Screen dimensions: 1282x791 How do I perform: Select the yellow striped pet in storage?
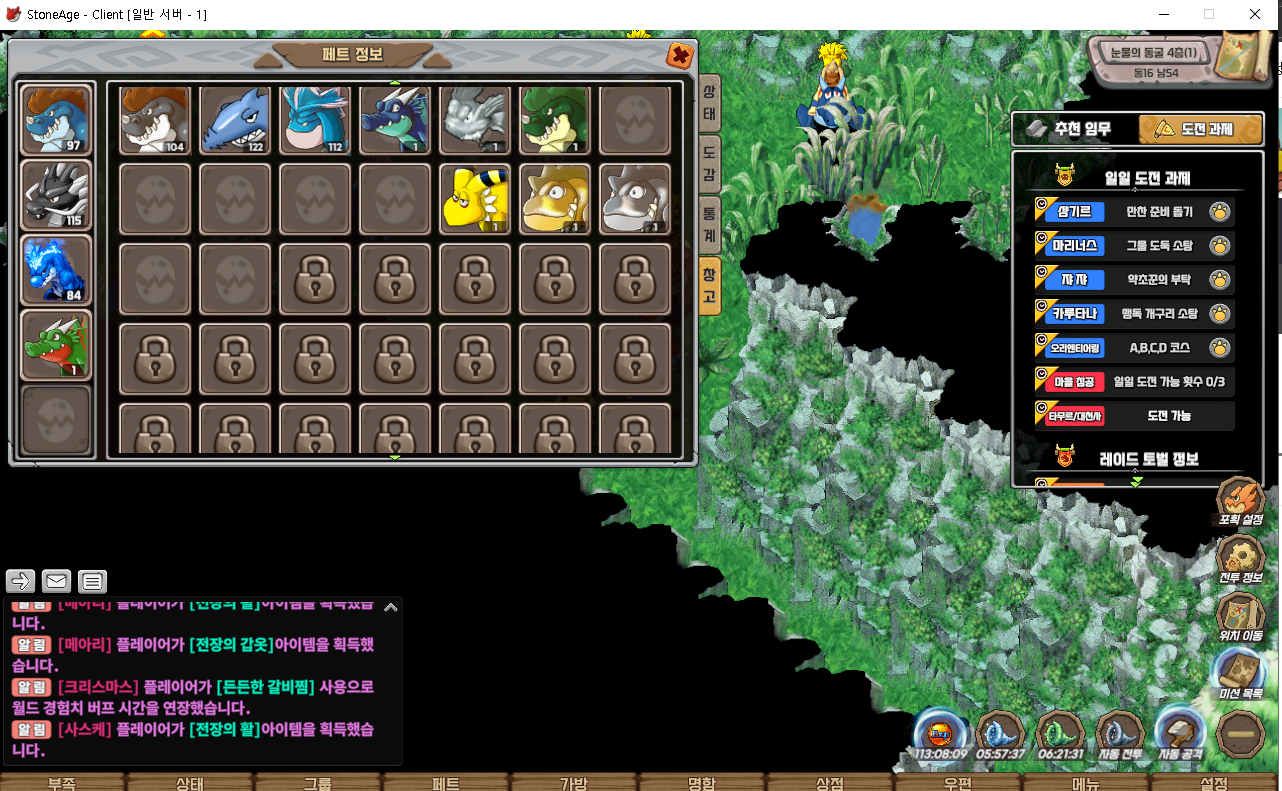tap(475, 199)
